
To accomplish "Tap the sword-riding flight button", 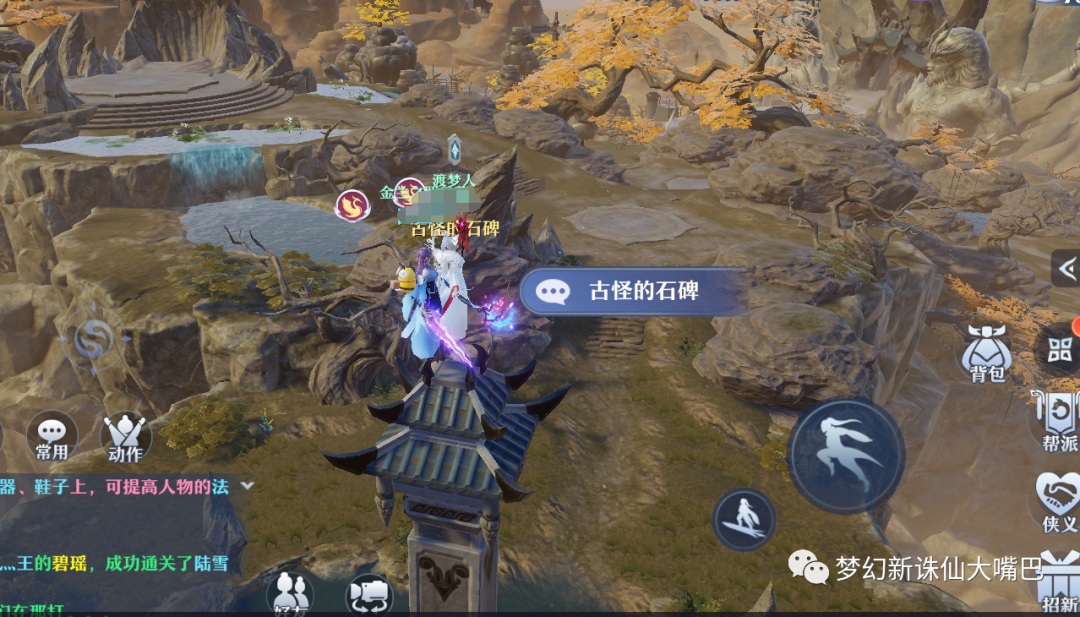I will pos(744,520).
